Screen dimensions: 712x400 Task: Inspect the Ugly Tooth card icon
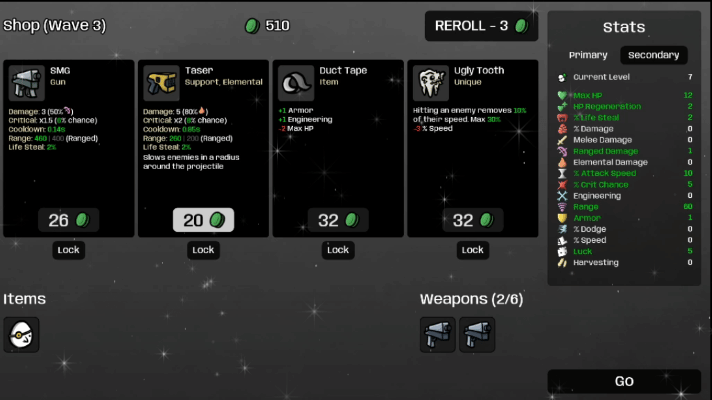coord(430,83)
